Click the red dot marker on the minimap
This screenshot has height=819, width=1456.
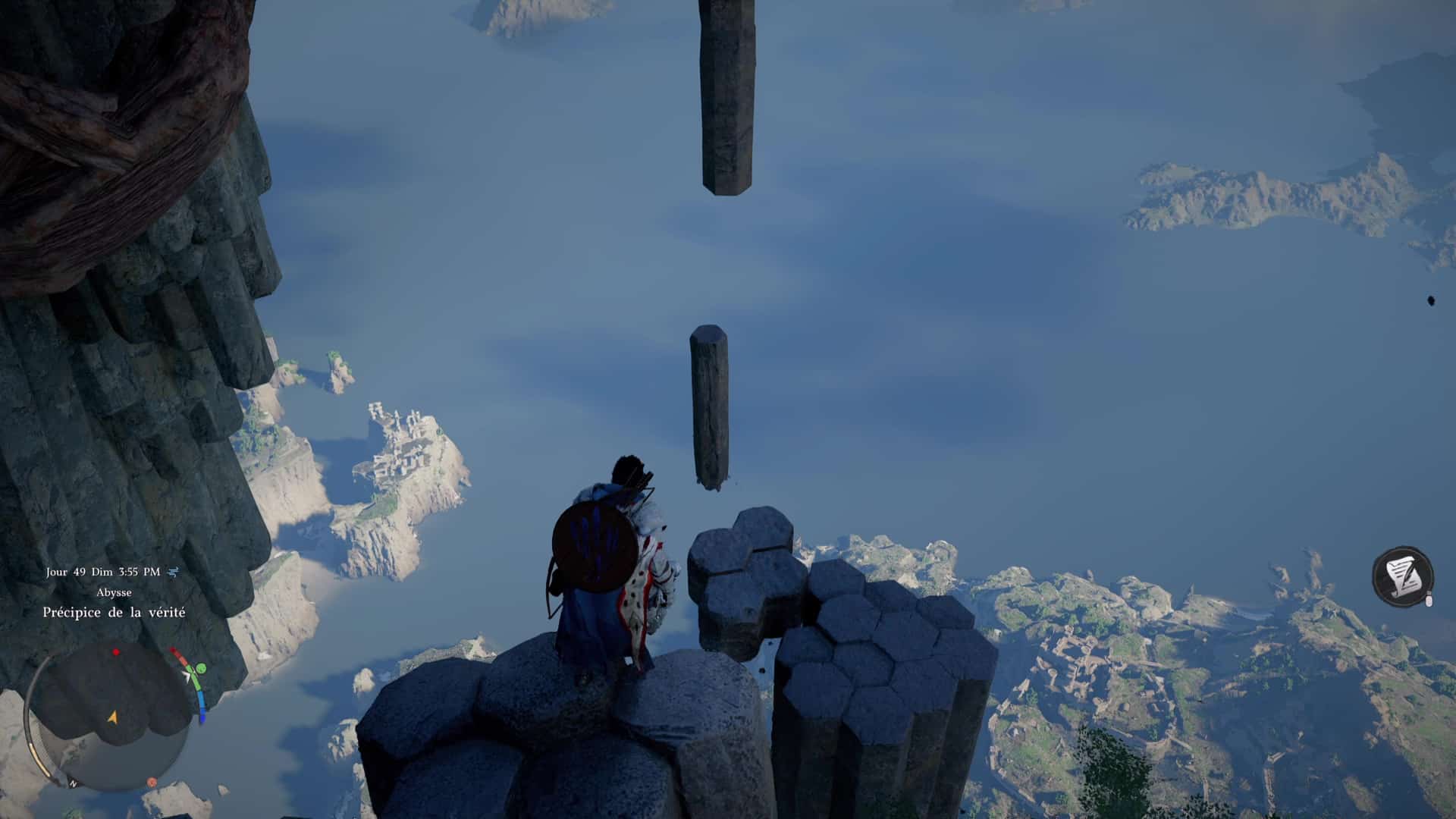[x=116, y=652]
